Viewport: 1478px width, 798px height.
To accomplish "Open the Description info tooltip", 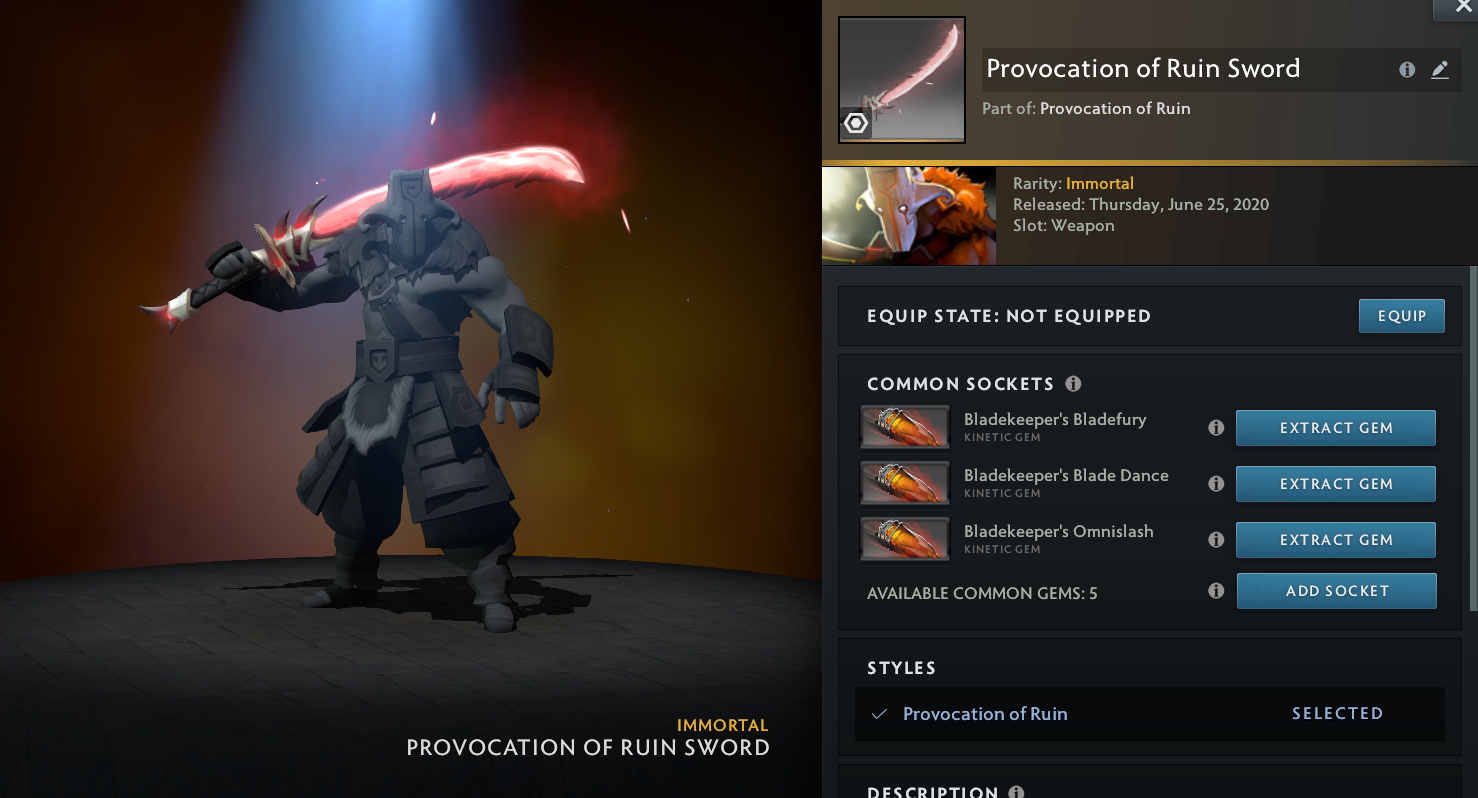I will 1016,792.
